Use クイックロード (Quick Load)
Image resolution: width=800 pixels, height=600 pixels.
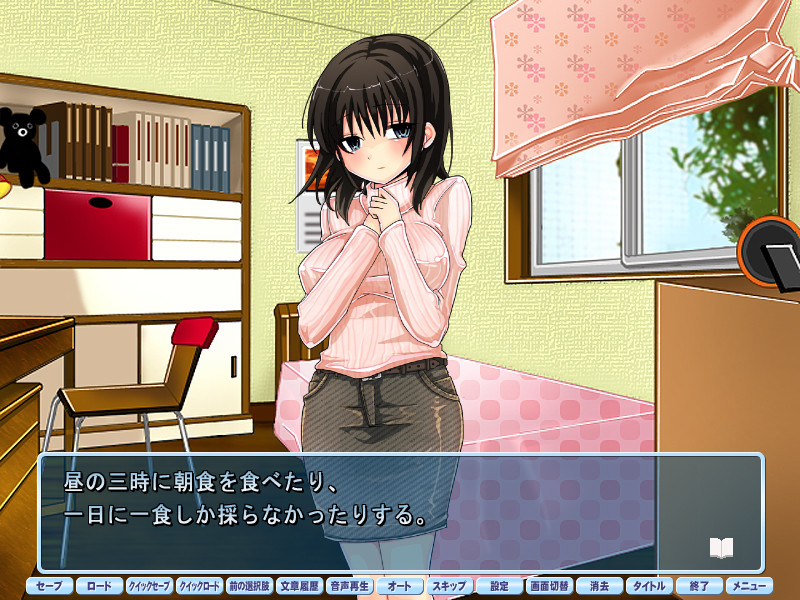click(199, 586)
